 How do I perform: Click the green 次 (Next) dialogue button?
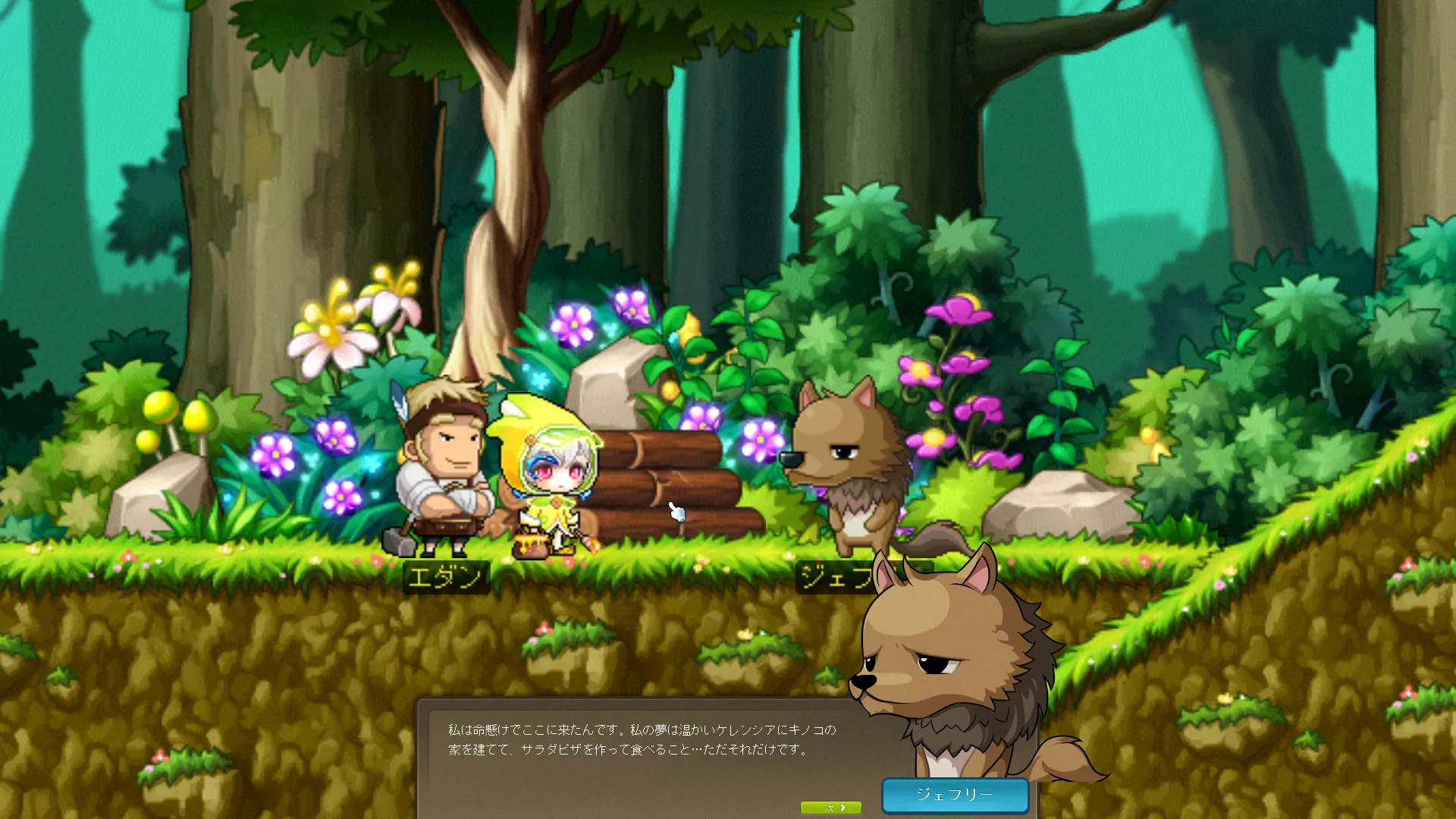tap(831, 808)
